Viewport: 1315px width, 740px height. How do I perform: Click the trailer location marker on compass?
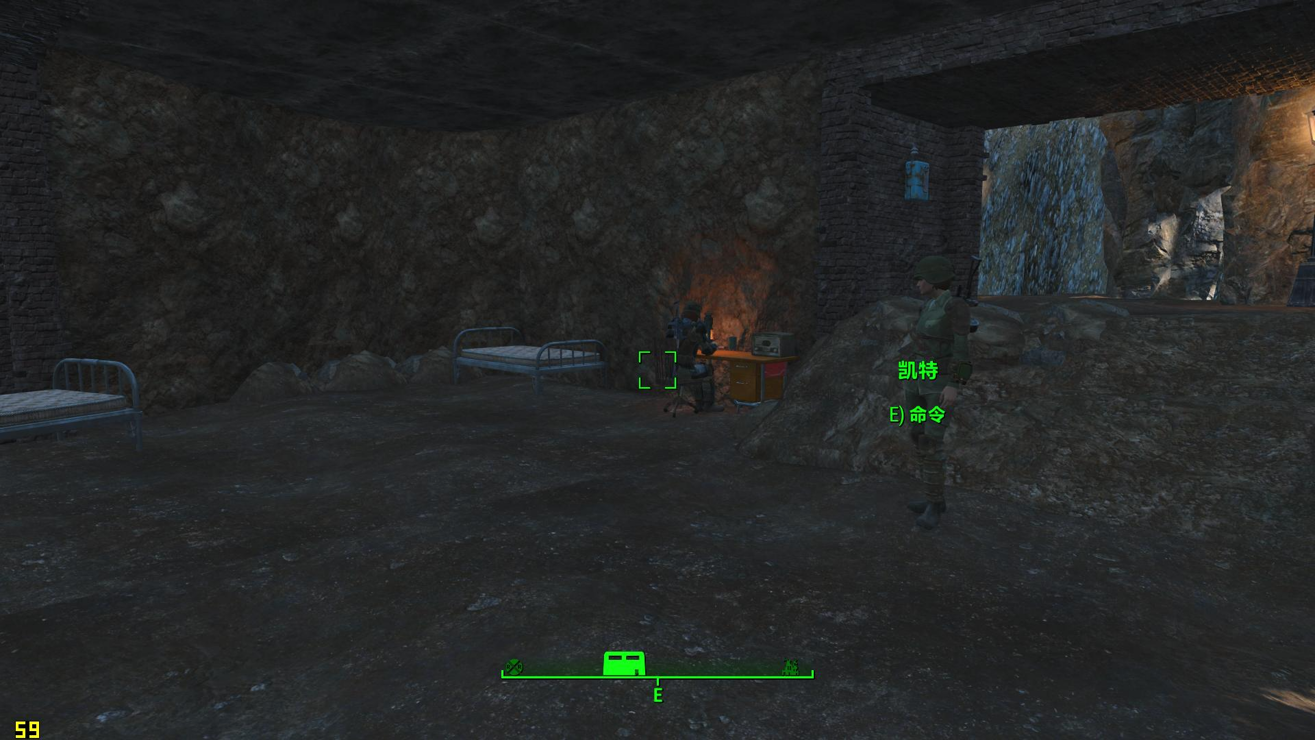624,663
